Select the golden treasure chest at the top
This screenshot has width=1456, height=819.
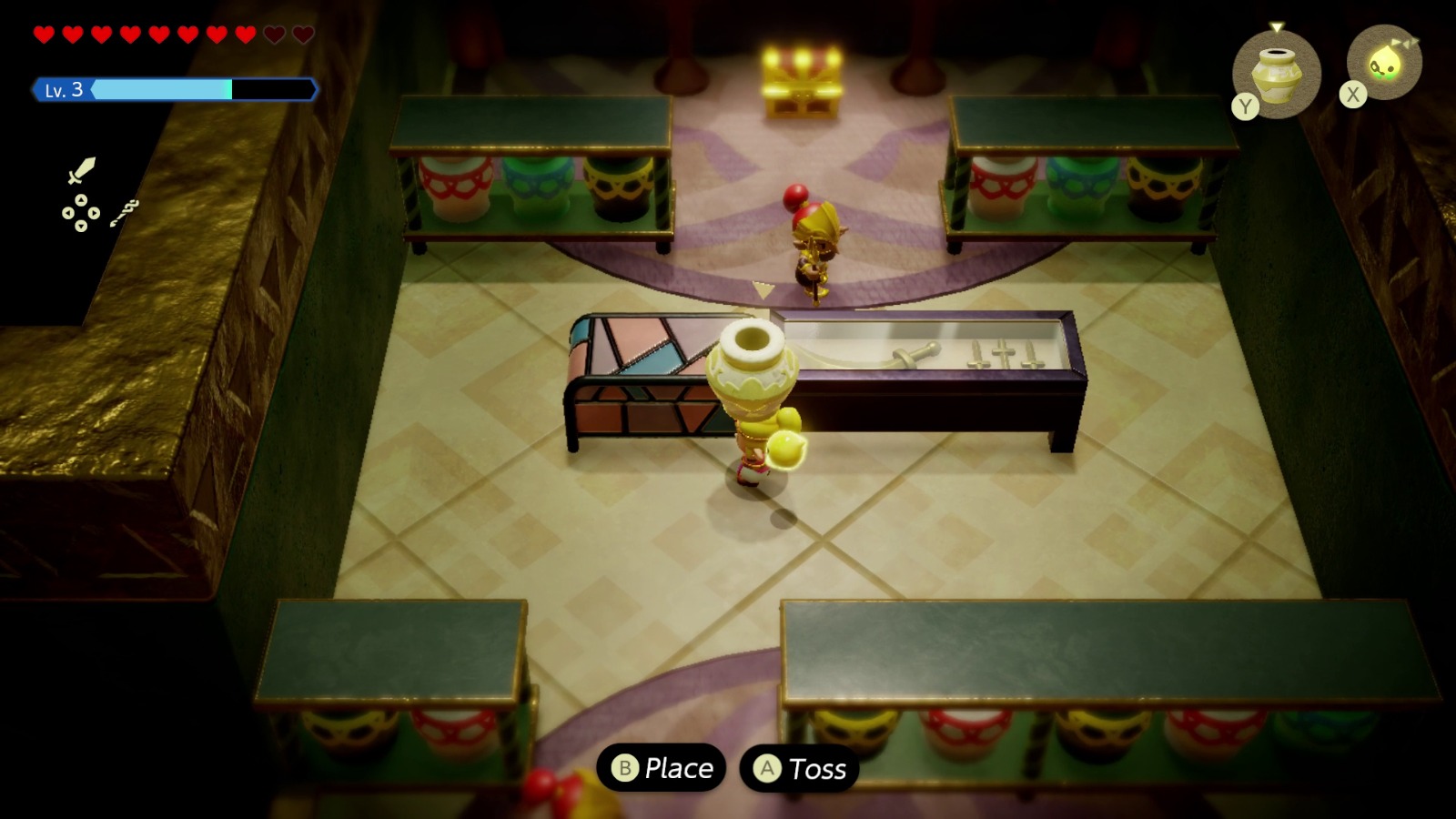[799, 77]
